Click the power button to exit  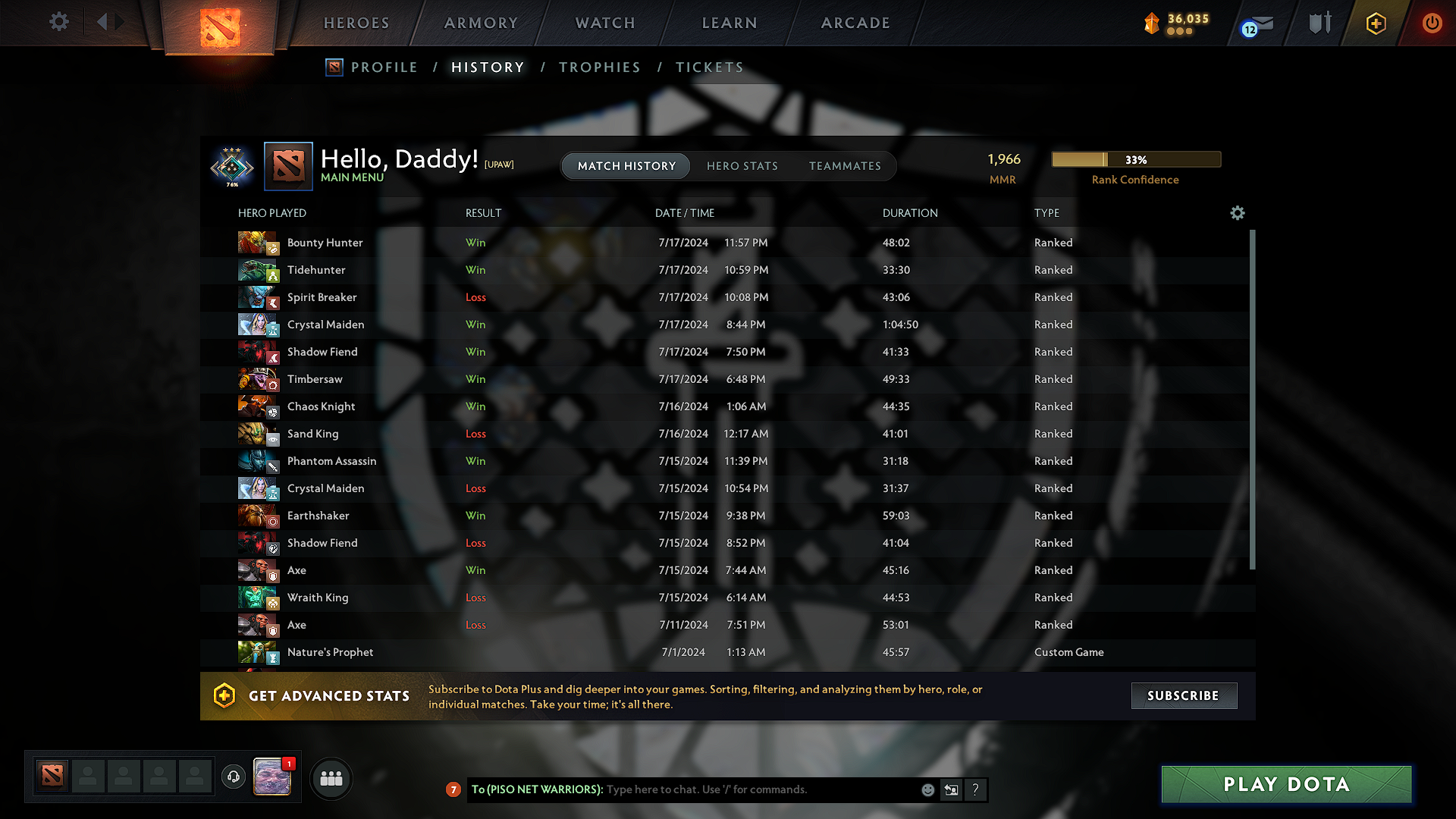[1432, 24]
